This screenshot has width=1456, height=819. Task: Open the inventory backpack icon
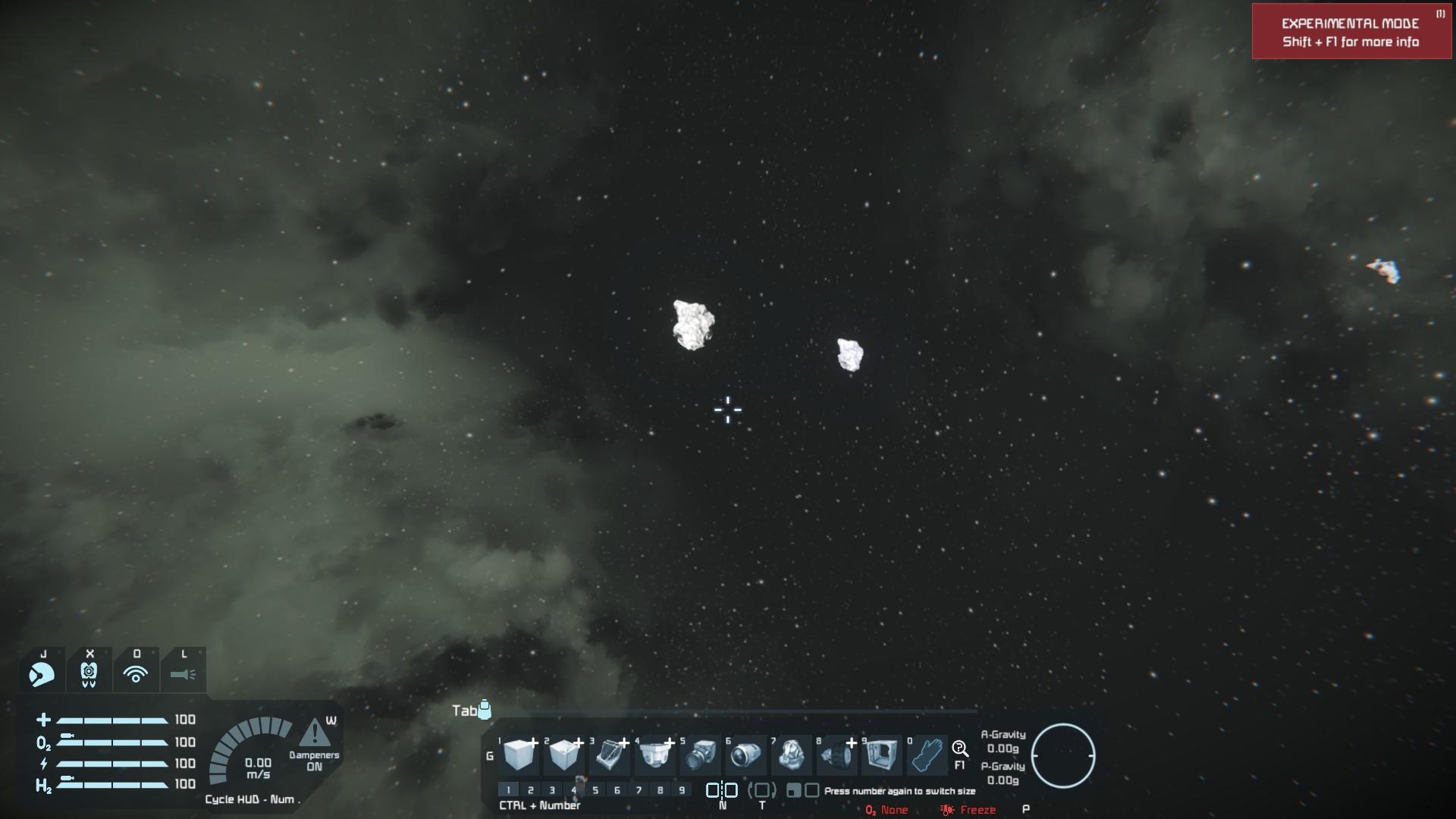coord(485,710)
